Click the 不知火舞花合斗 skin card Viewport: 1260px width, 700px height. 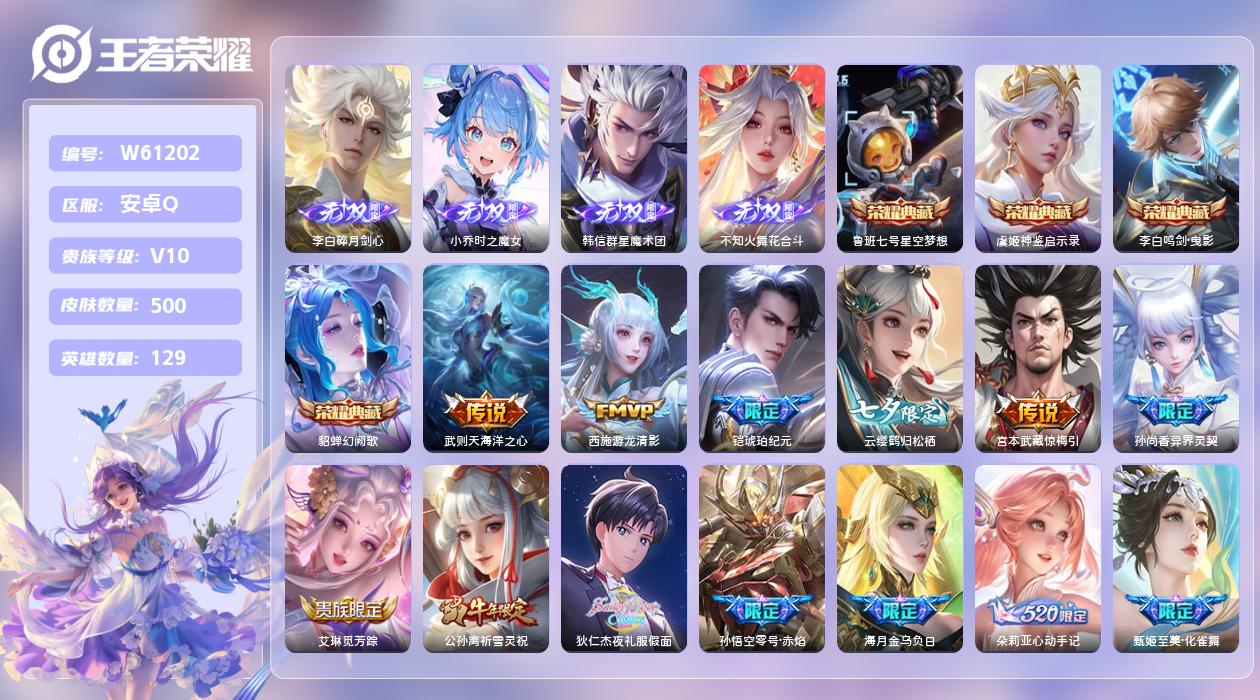[x=762, y=158]
